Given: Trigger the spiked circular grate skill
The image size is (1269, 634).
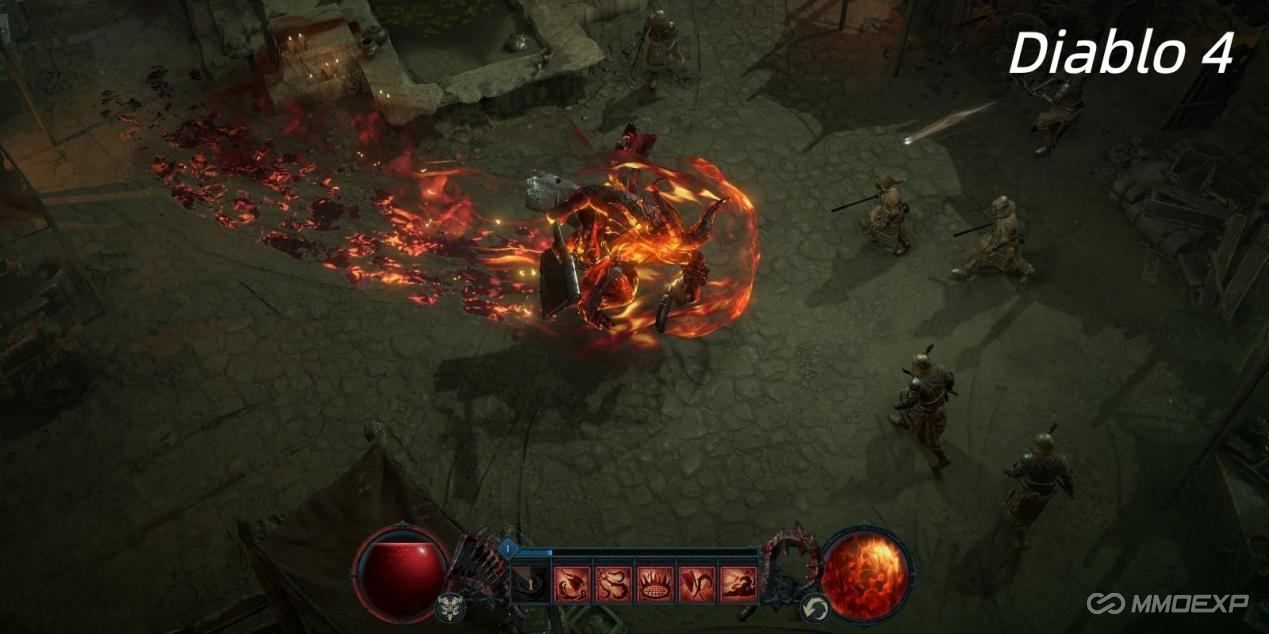Looking at the screenshot, I should click(x=655, y=584).
